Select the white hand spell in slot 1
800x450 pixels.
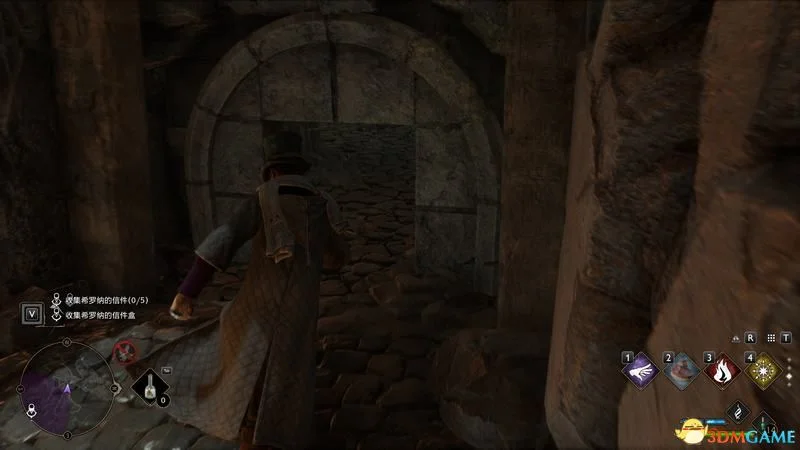(641, 370)
